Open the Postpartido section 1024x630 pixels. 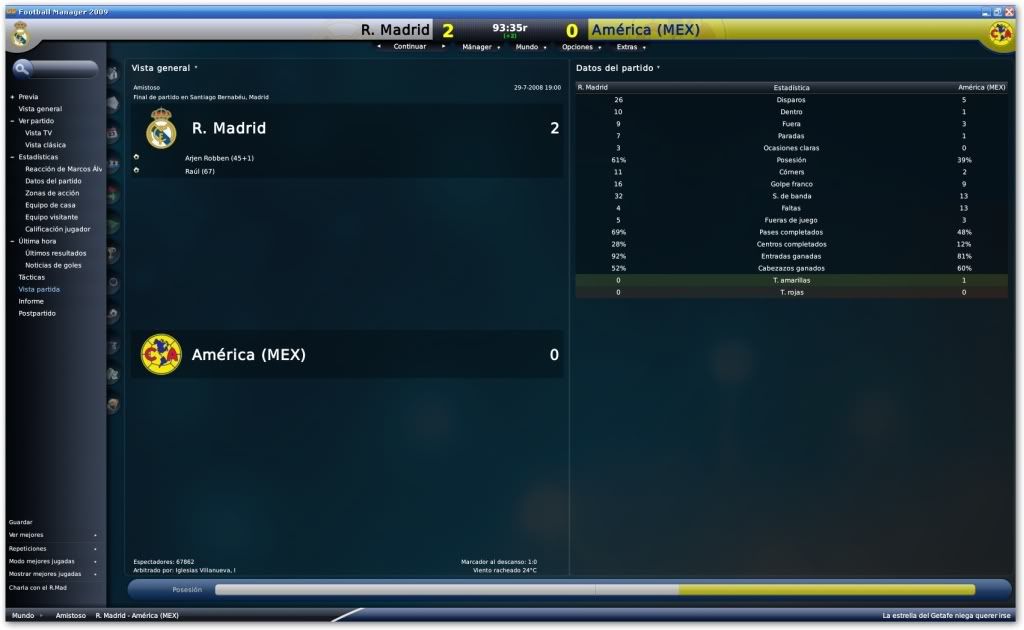click(37, 313)
